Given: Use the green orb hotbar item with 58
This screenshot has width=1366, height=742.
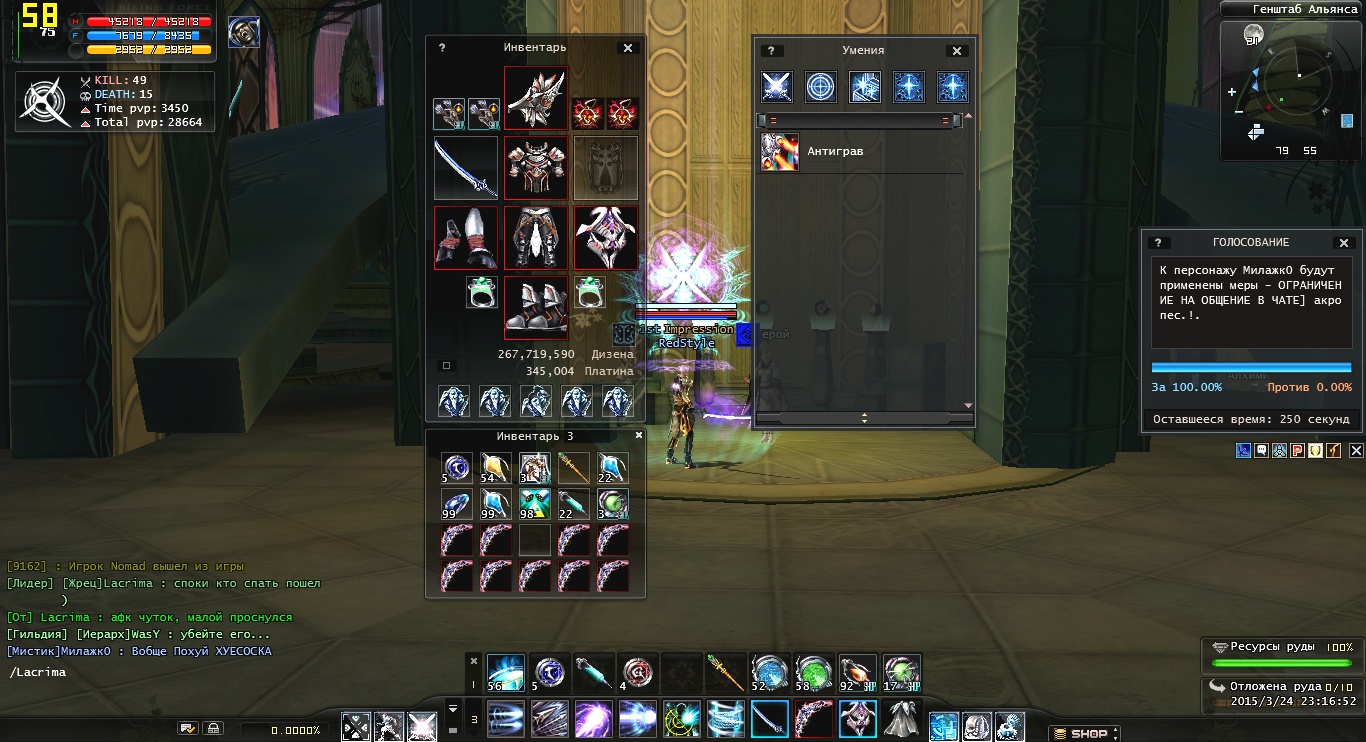Looking at the screenshot, I should [x=813, y=673].
